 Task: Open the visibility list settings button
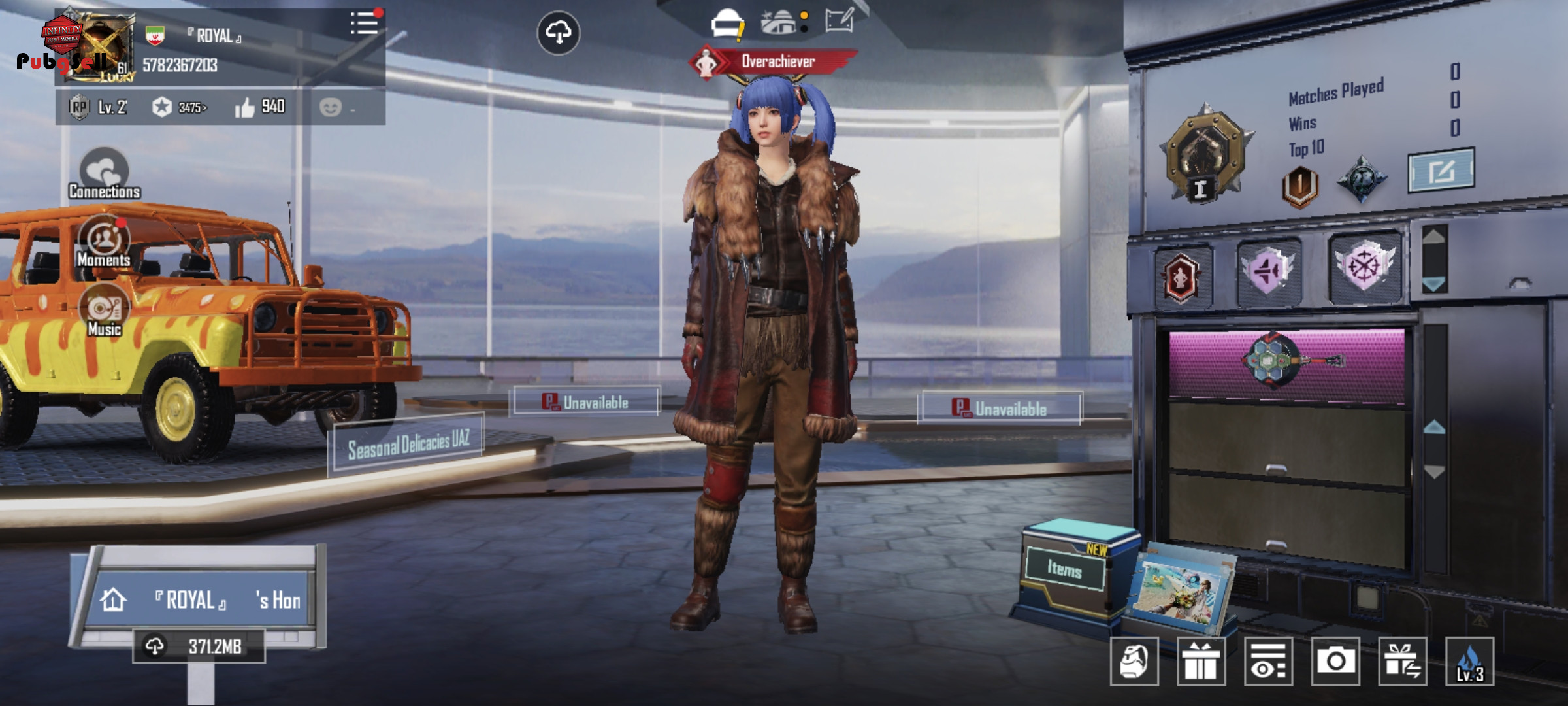pos(1268,661)
